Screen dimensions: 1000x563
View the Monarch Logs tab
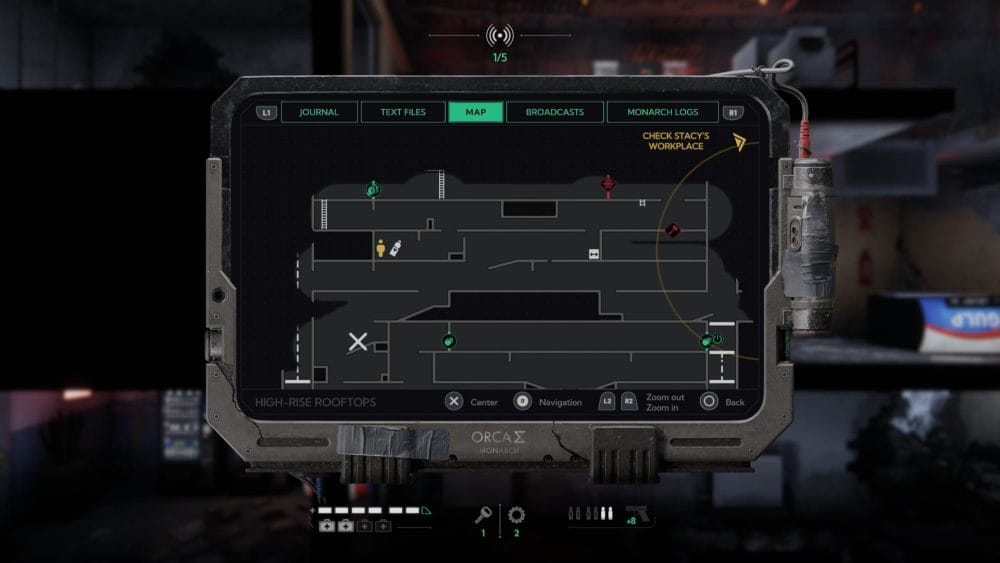tap(662, 112)
